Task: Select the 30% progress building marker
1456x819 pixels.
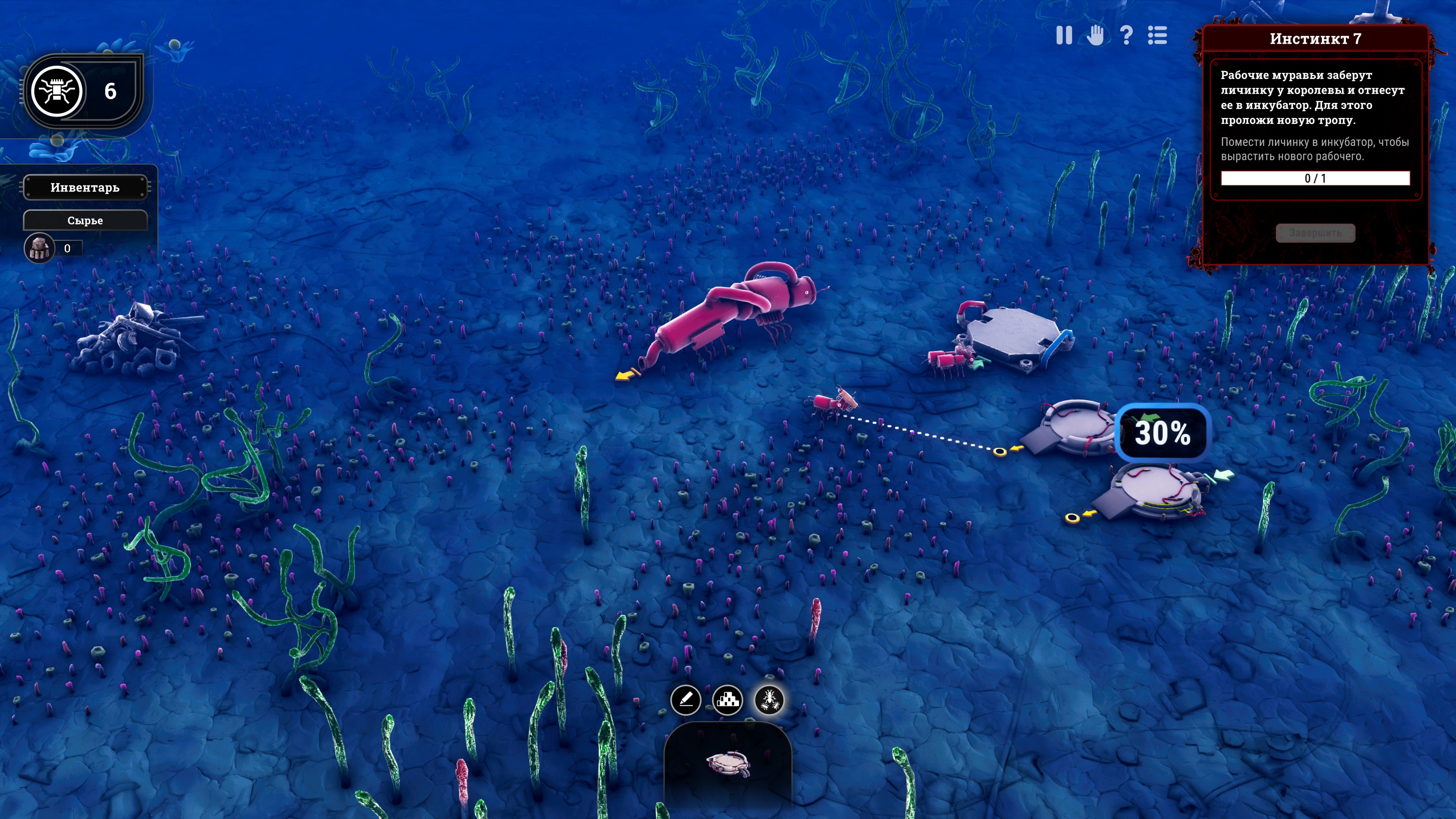Action: [x=1162, y=433]
